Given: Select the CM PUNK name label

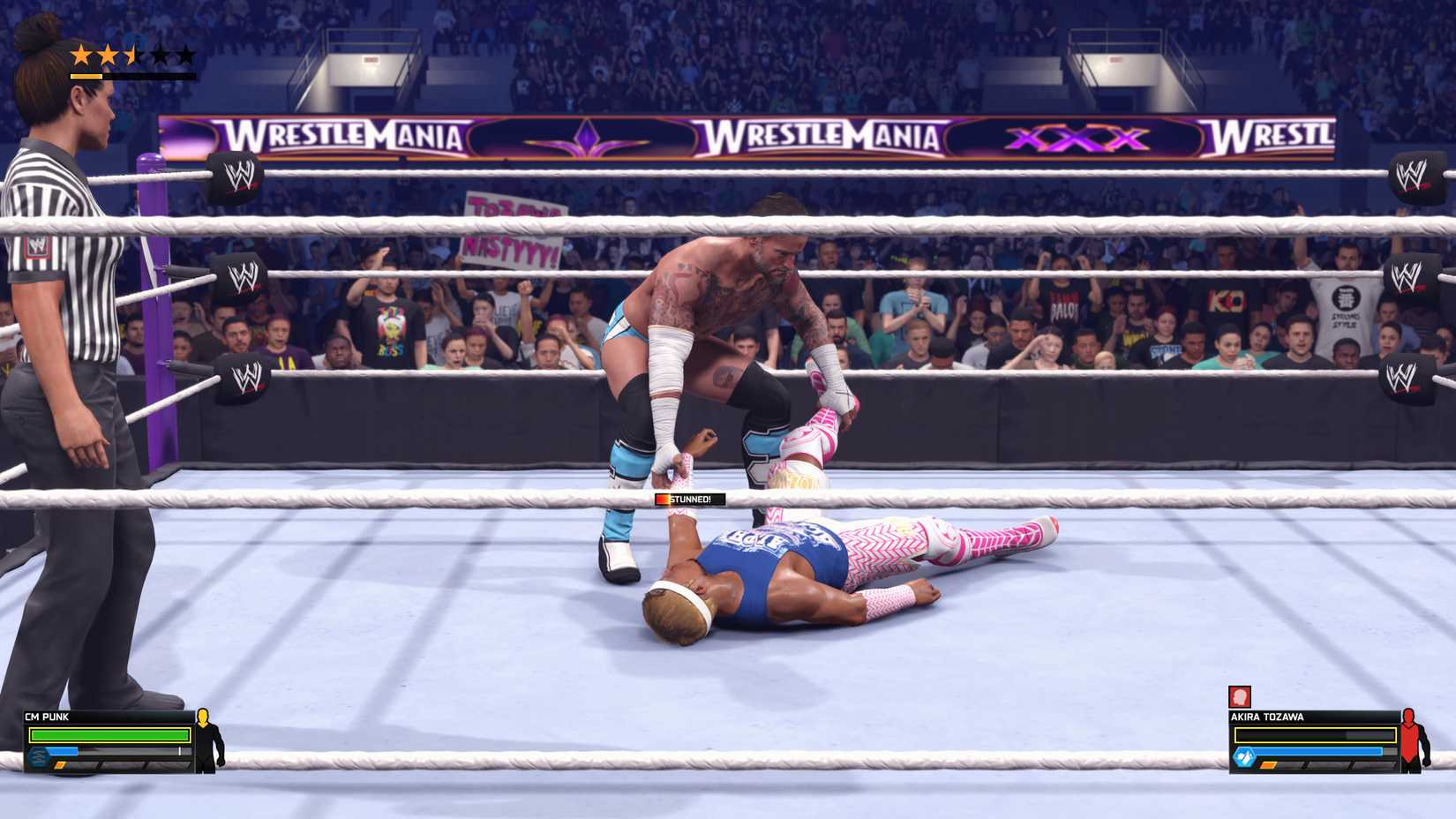Looking at the screenshot, I should 47,717.
